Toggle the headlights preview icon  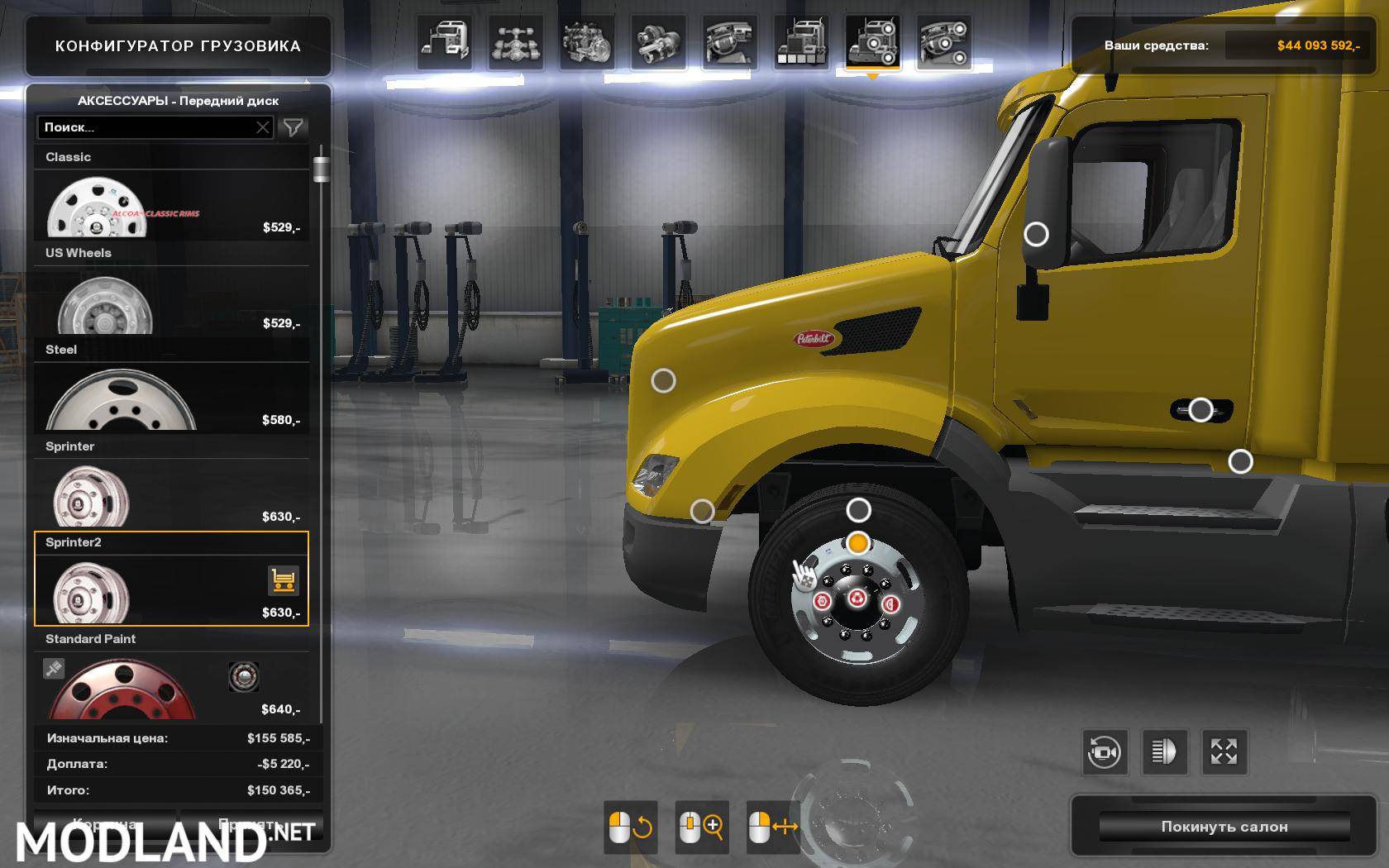[x=1167, y=752]
